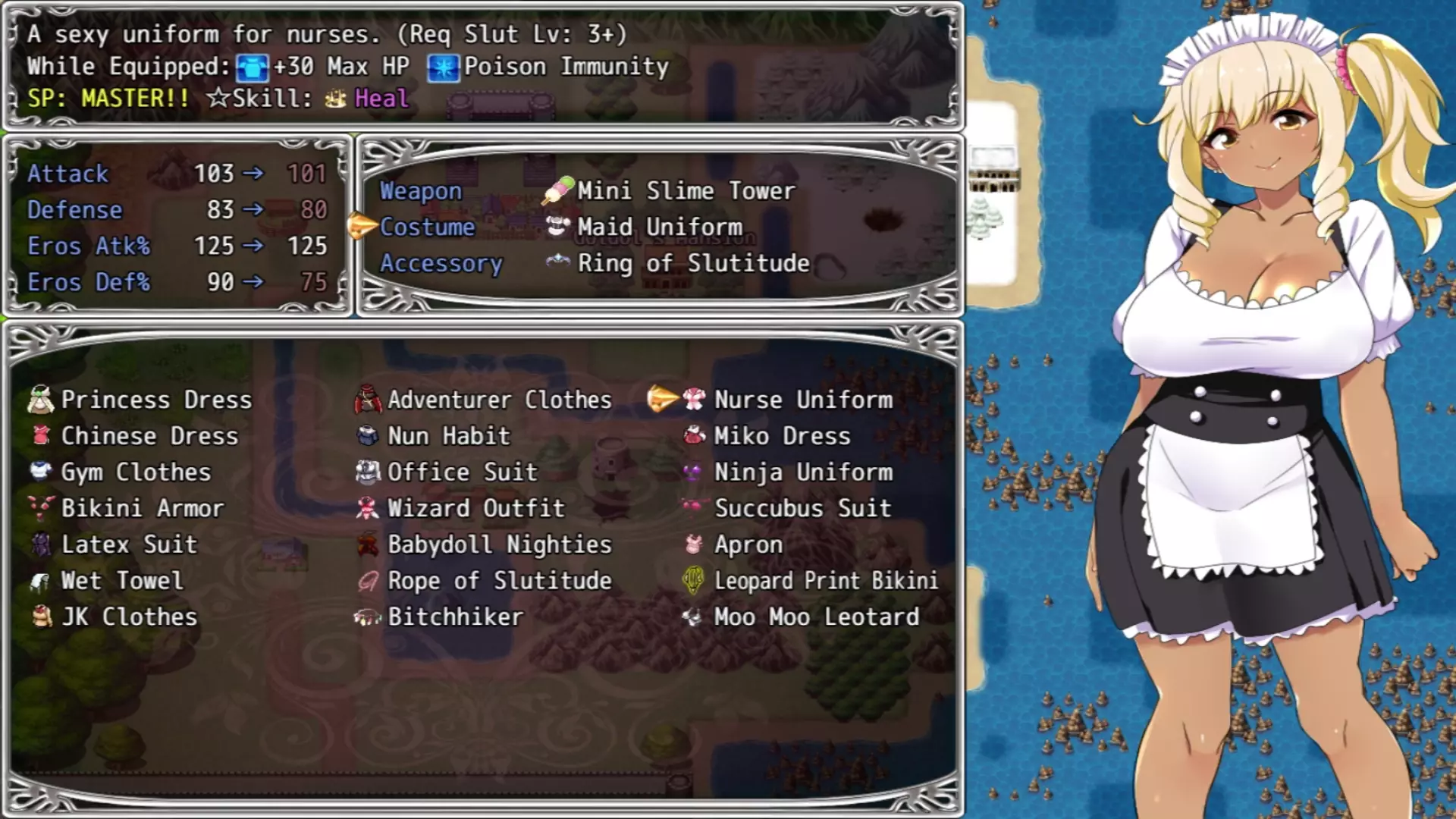Select the Weapon equipment slot

421,191
